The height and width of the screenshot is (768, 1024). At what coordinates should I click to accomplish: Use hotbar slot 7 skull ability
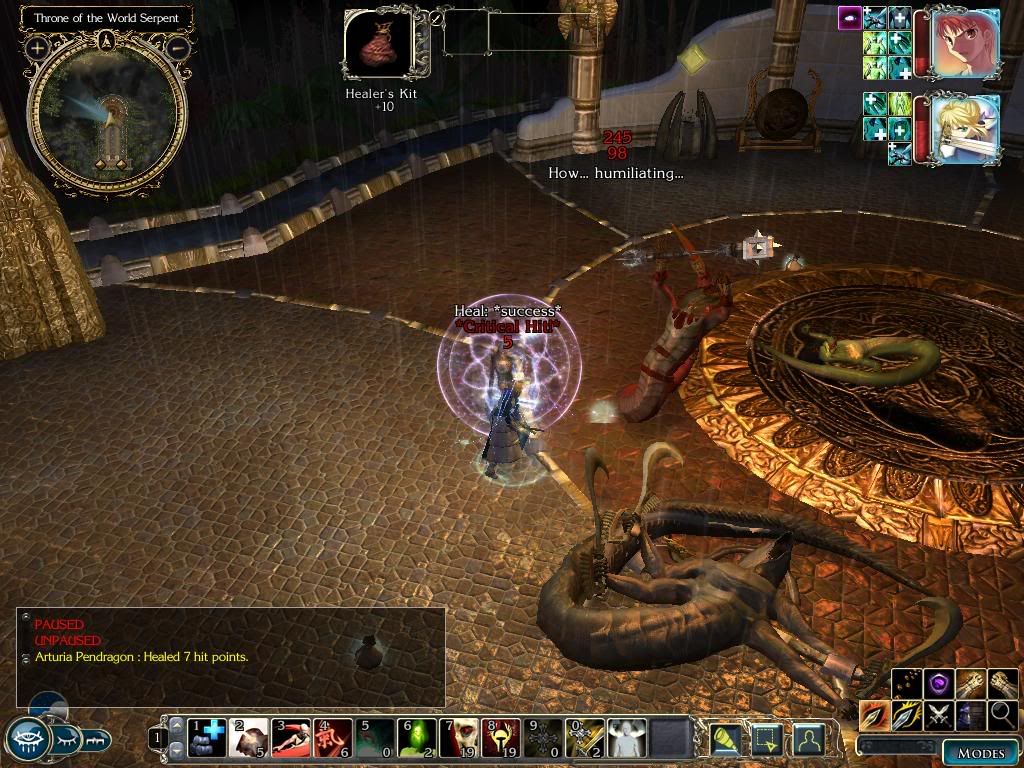[x=459, y=738]
